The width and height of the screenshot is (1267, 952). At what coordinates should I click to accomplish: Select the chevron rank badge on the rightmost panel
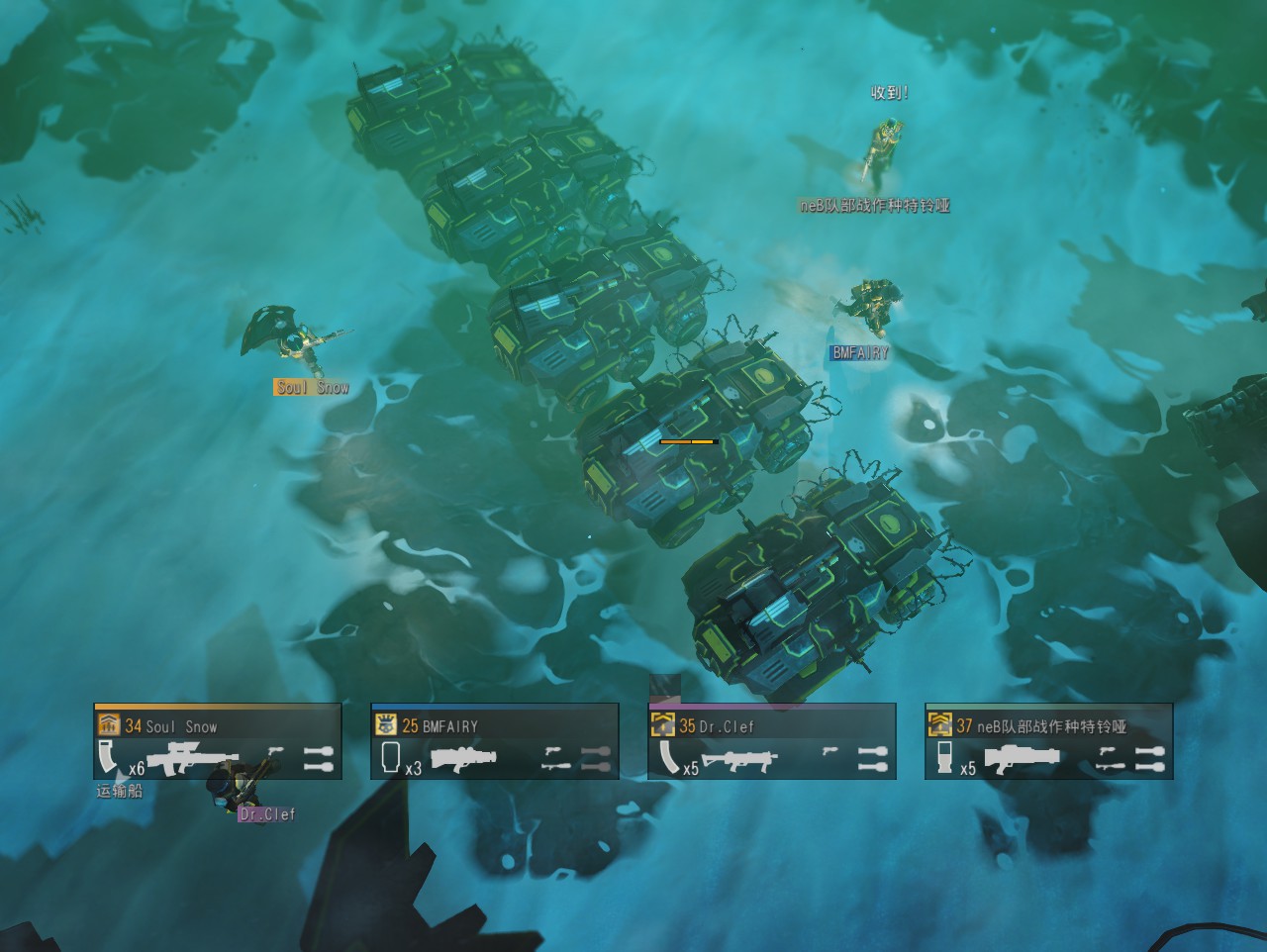pos(938,724)
